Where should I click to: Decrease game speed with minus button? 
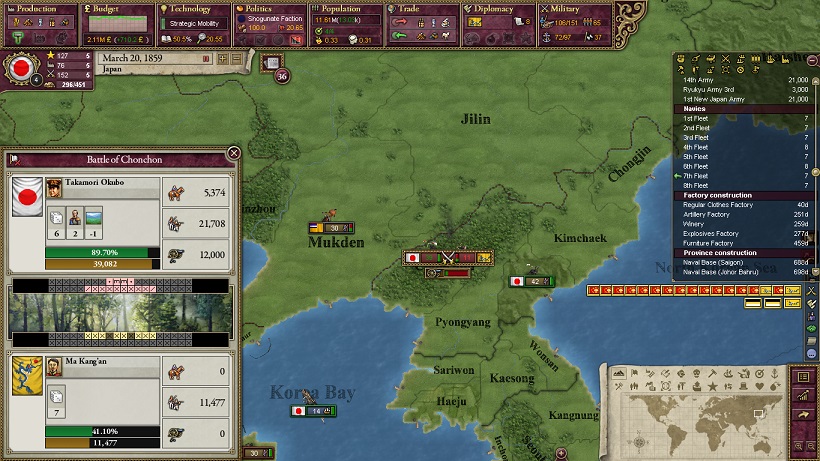237,59
